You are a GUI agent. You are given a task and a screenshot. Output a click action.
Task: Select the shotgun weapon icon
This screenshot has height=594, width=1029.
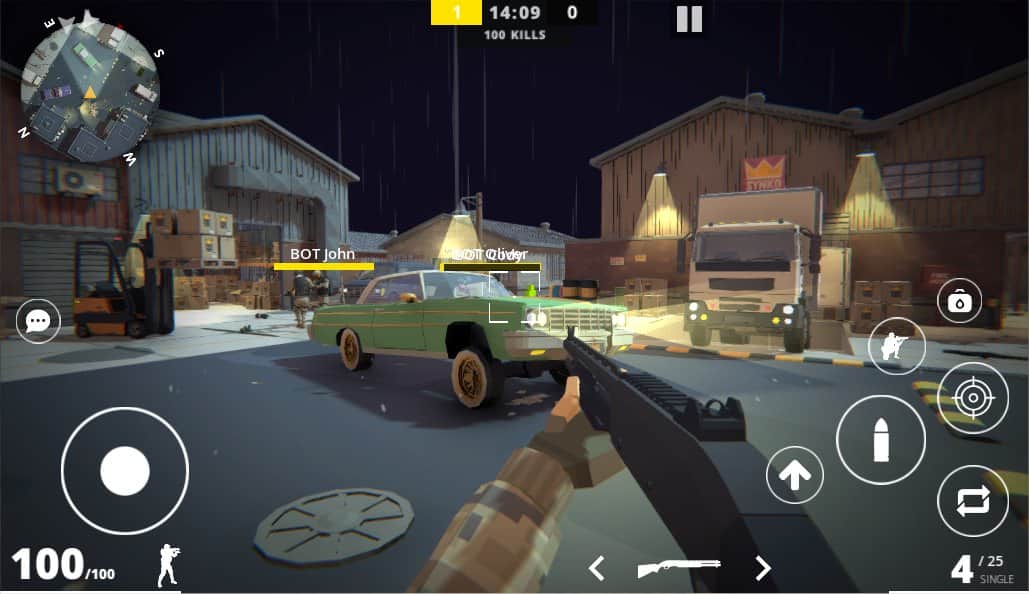680,568
